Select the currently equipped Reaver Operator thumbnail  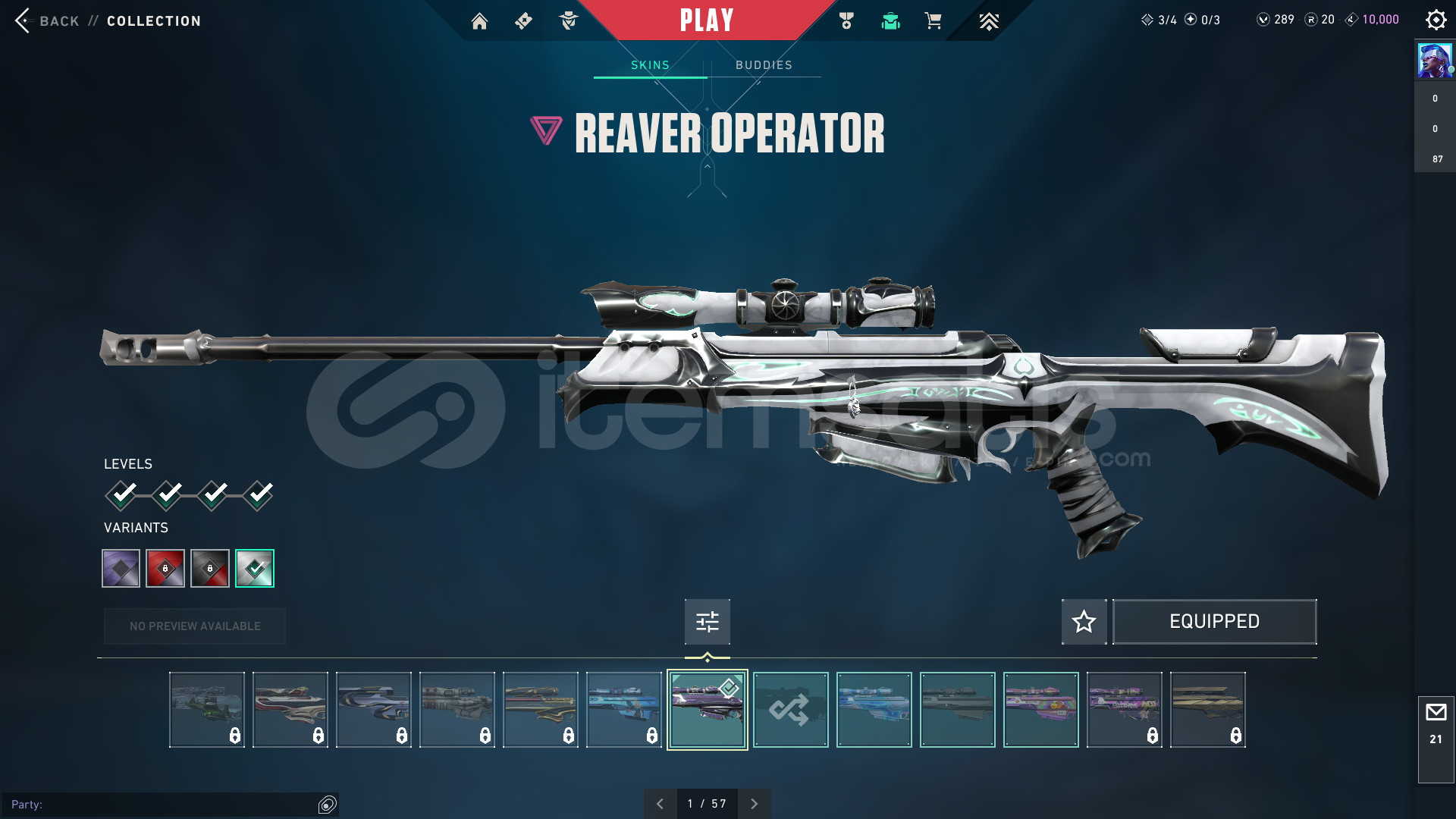707,710
